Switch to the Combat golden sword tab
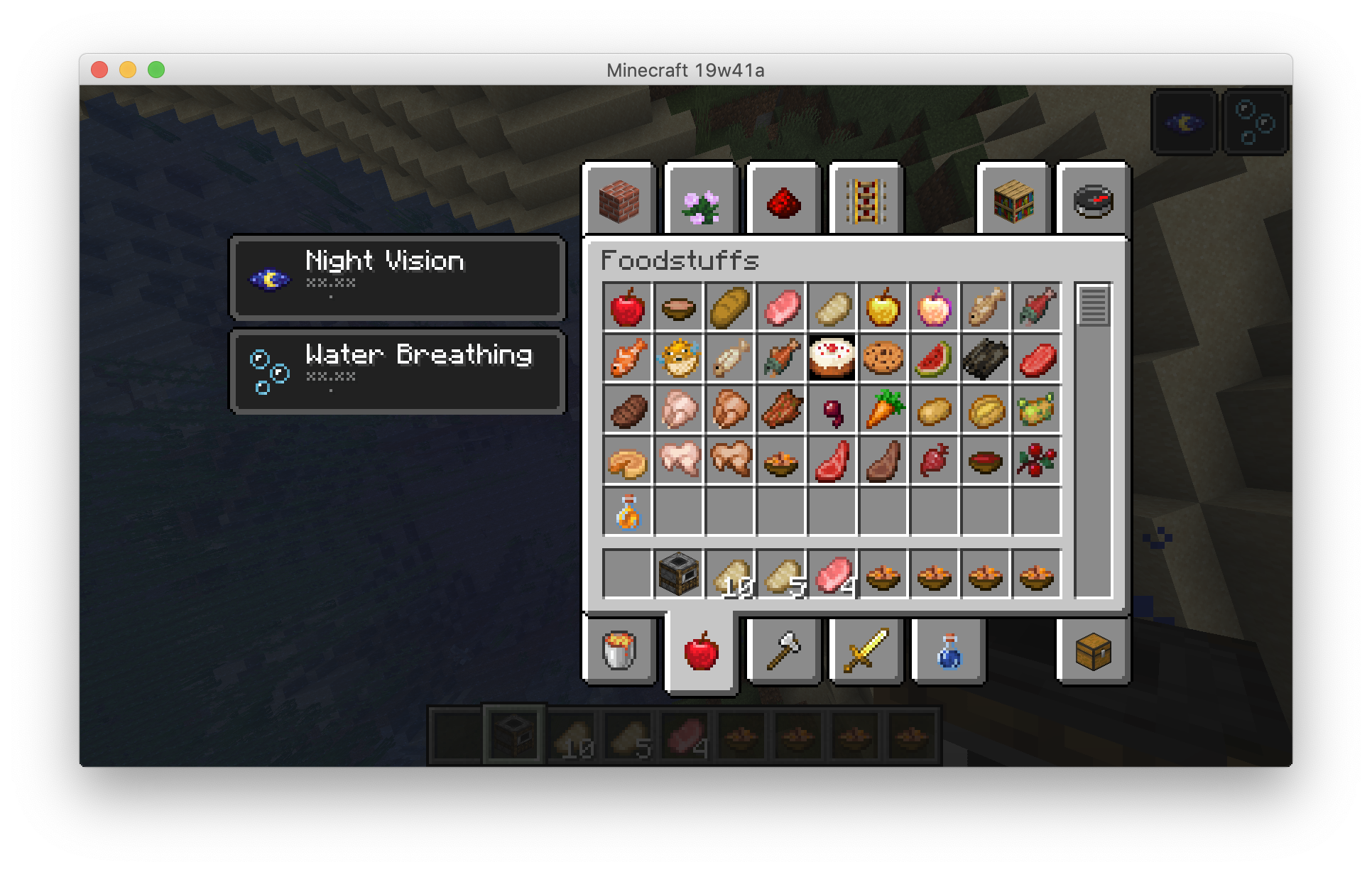 point(866,650)
